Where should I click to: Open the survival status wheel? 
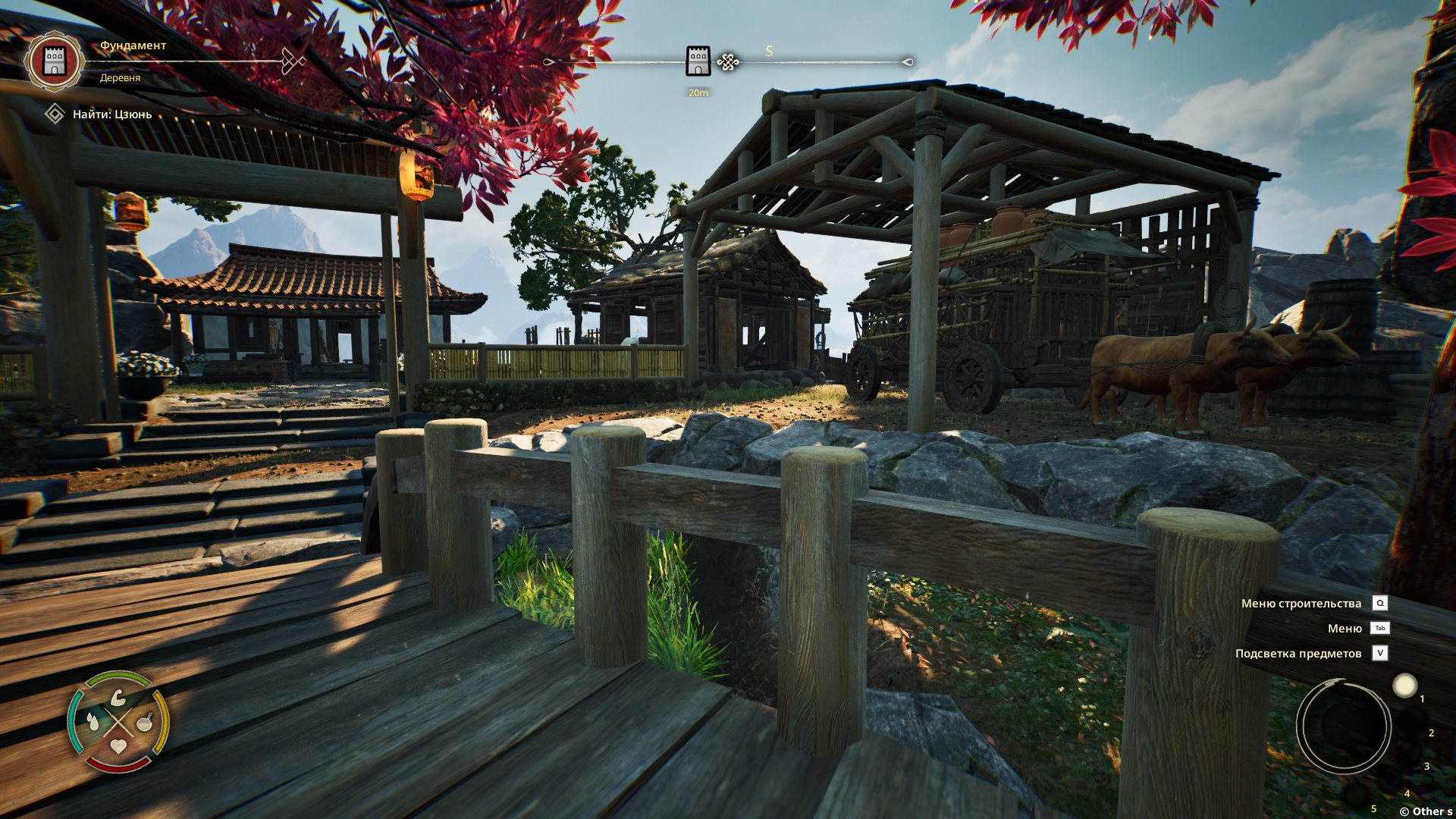tap(118, 721)
